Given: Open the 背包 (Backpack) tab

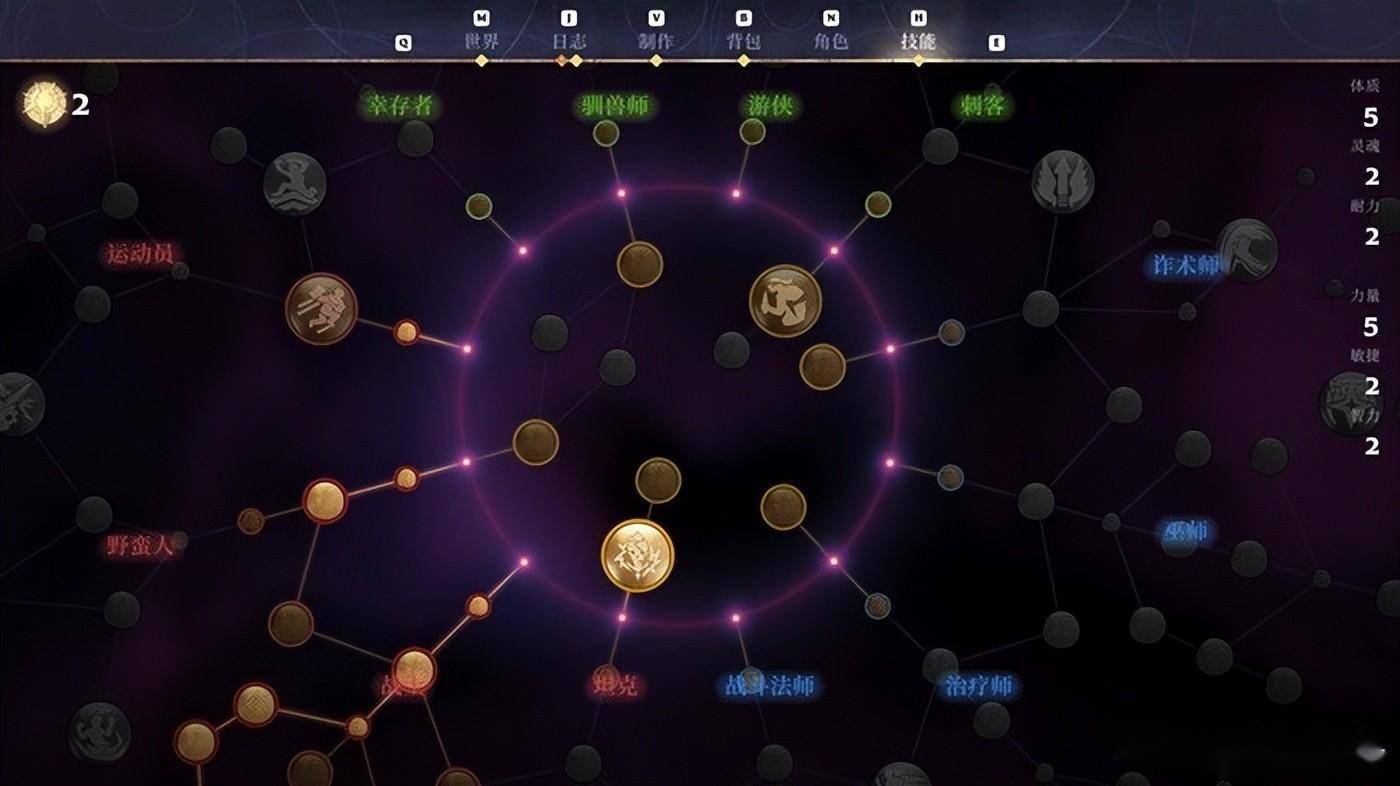Looking at the screenshot, I should point(743,42).
